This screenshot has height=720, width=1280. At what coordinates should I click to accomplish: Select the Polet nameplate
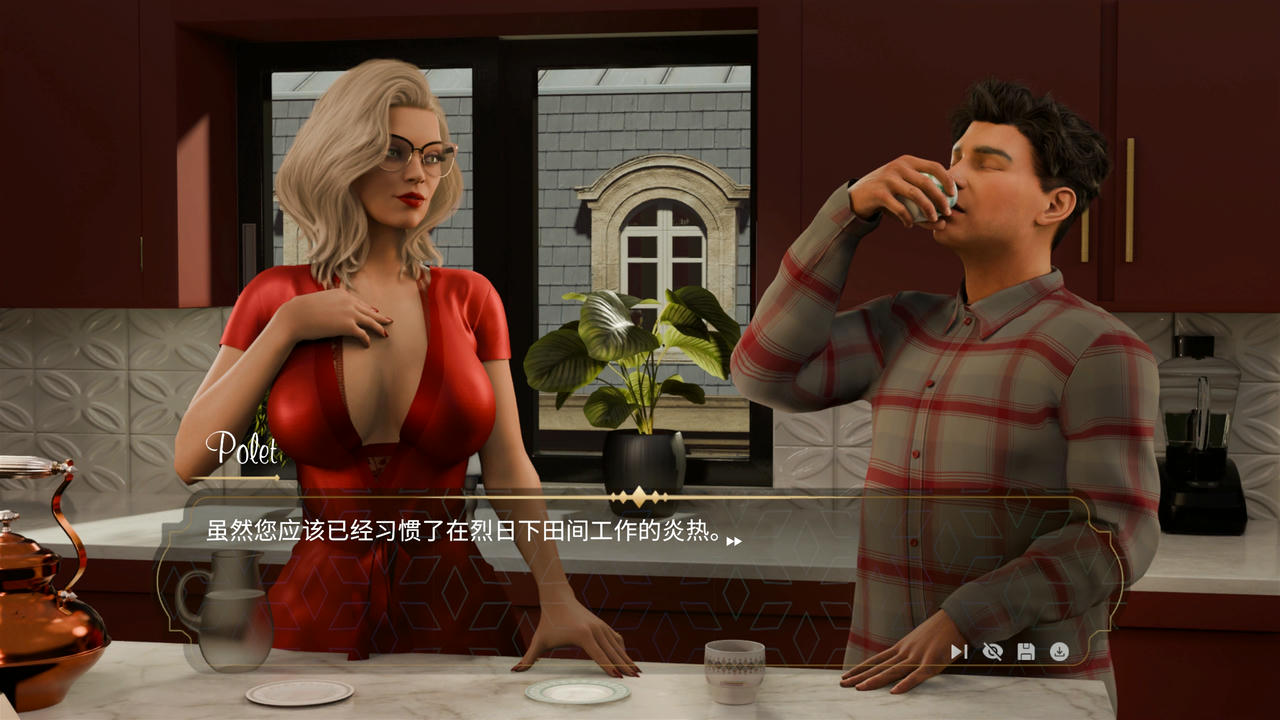(x=242, y=449)
